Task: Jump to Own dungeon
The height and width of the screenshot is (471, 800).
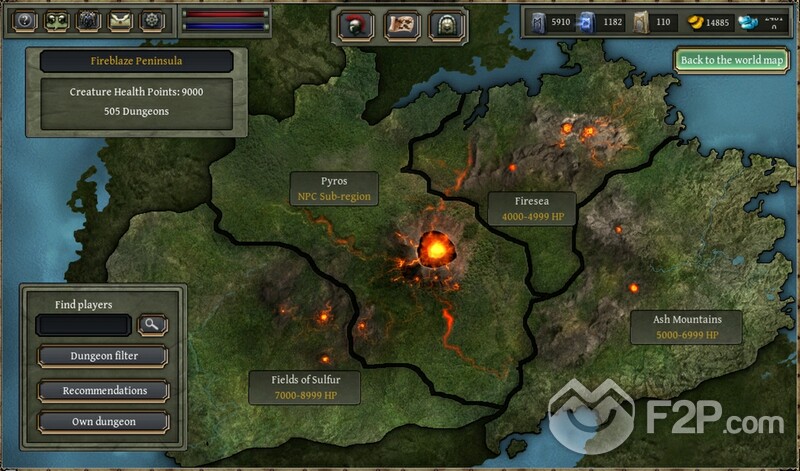Action: click(104, 422)
